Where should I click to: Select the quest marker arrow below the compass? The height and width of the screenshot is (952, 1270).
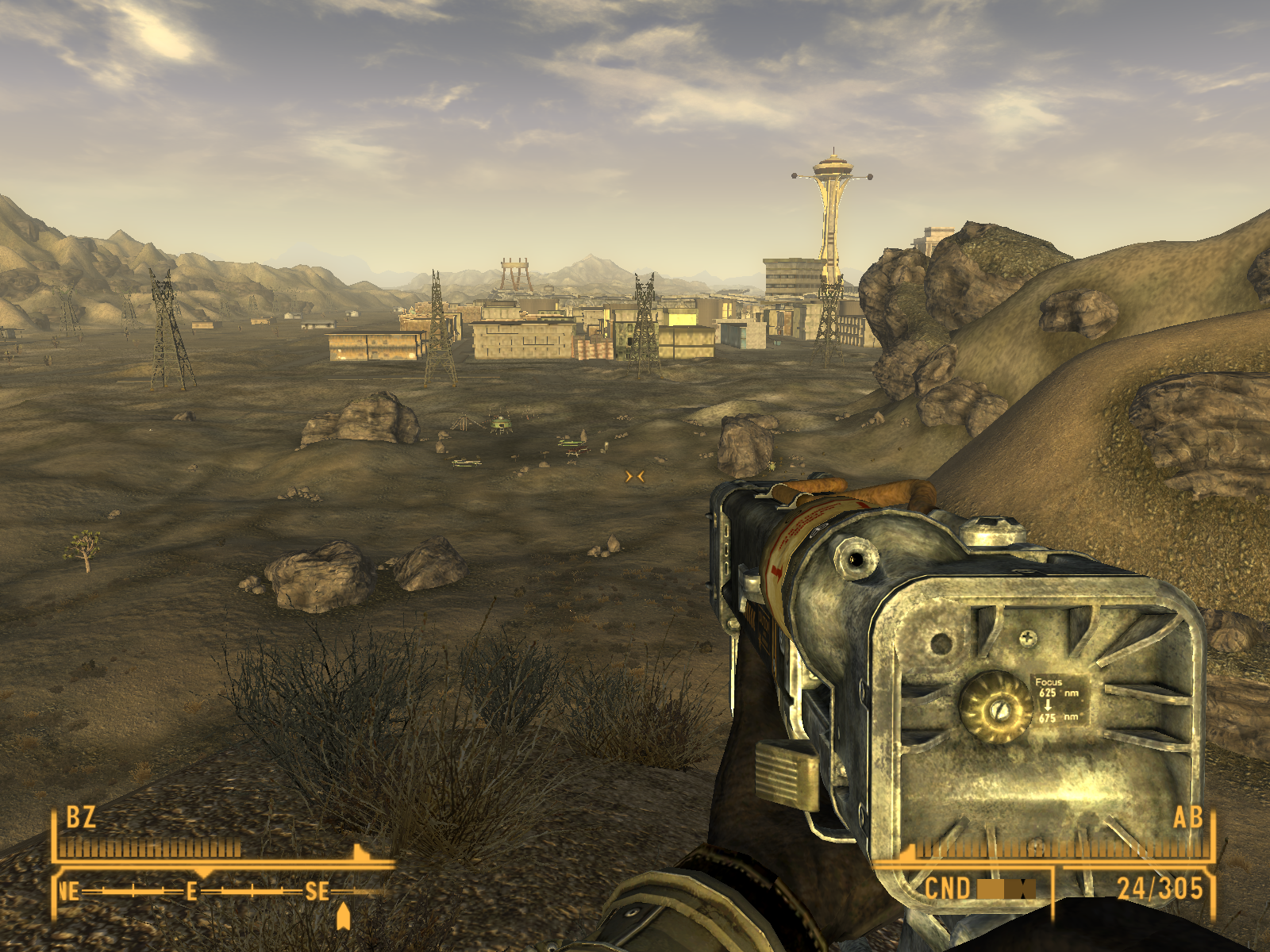pyautogui.click(x=343, y=916)
